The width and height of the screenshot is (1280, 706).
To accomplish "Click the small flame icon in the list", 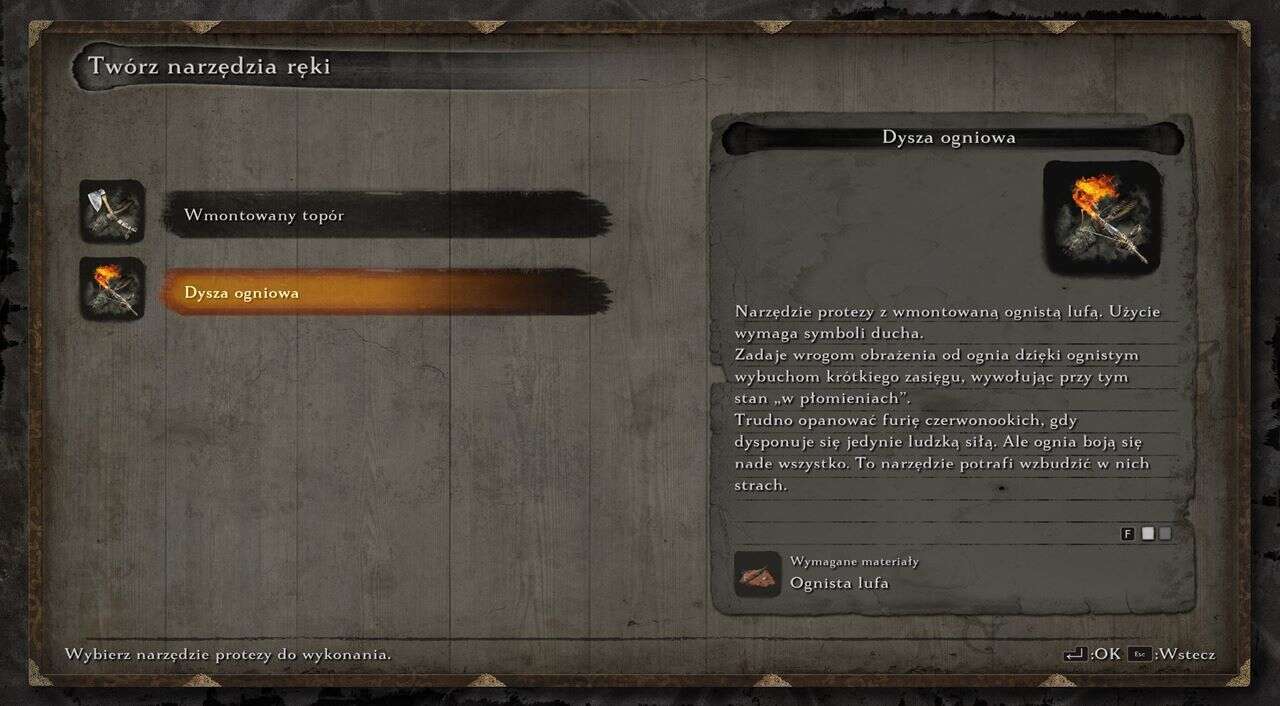I will (x=112, y=289).
